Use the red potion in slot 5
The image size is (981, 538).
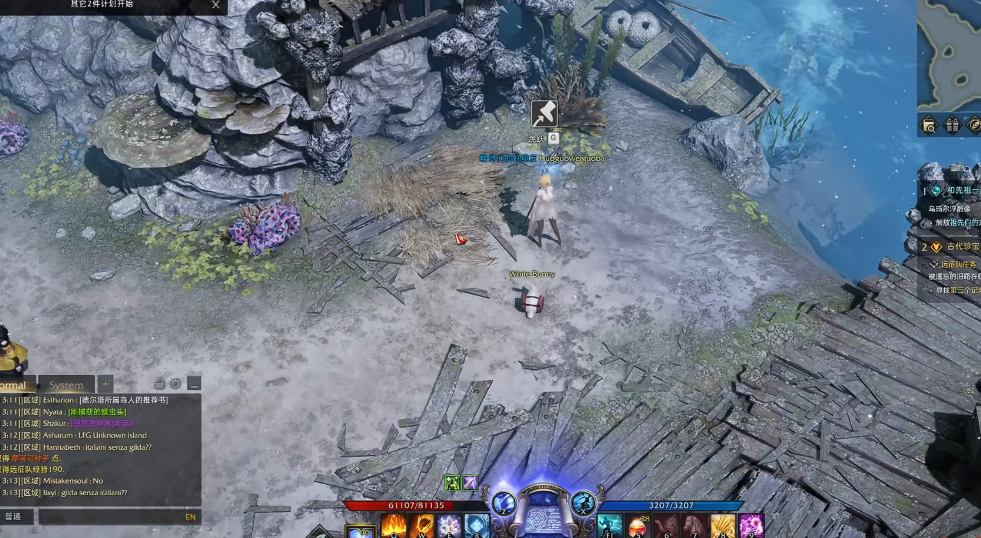638,526
